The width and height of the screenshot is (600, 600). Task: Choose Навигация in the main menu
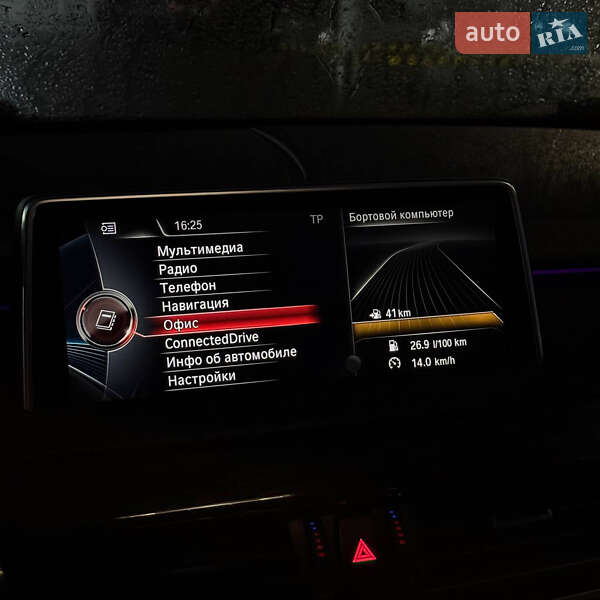[x=195, y=304]
